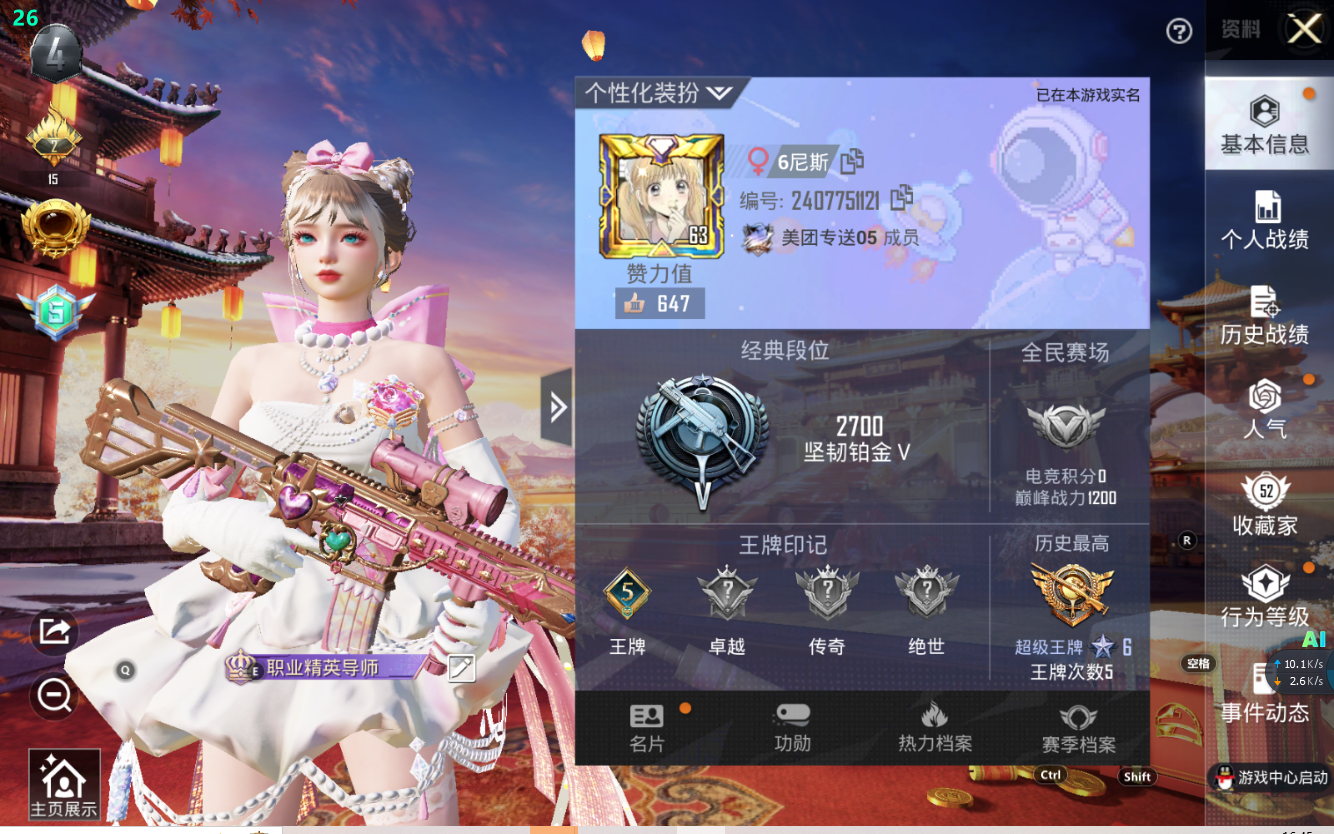Collapse the panel with the arrow handle
The width and height of the screenshot is (1334, 834).
(x=557, y=407)
